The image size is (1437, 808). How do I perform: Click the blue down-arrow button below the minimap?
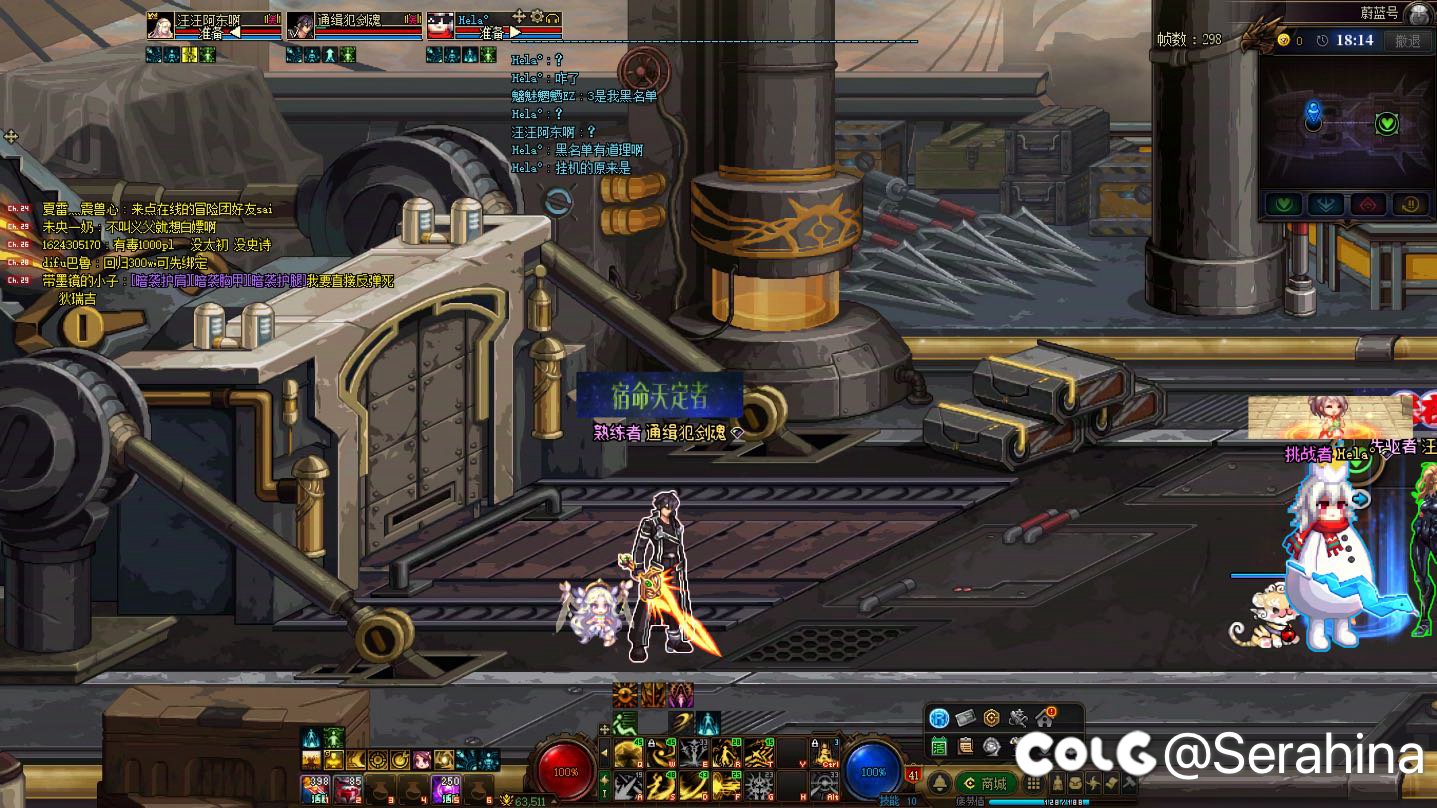click(x=1325, y=204)
